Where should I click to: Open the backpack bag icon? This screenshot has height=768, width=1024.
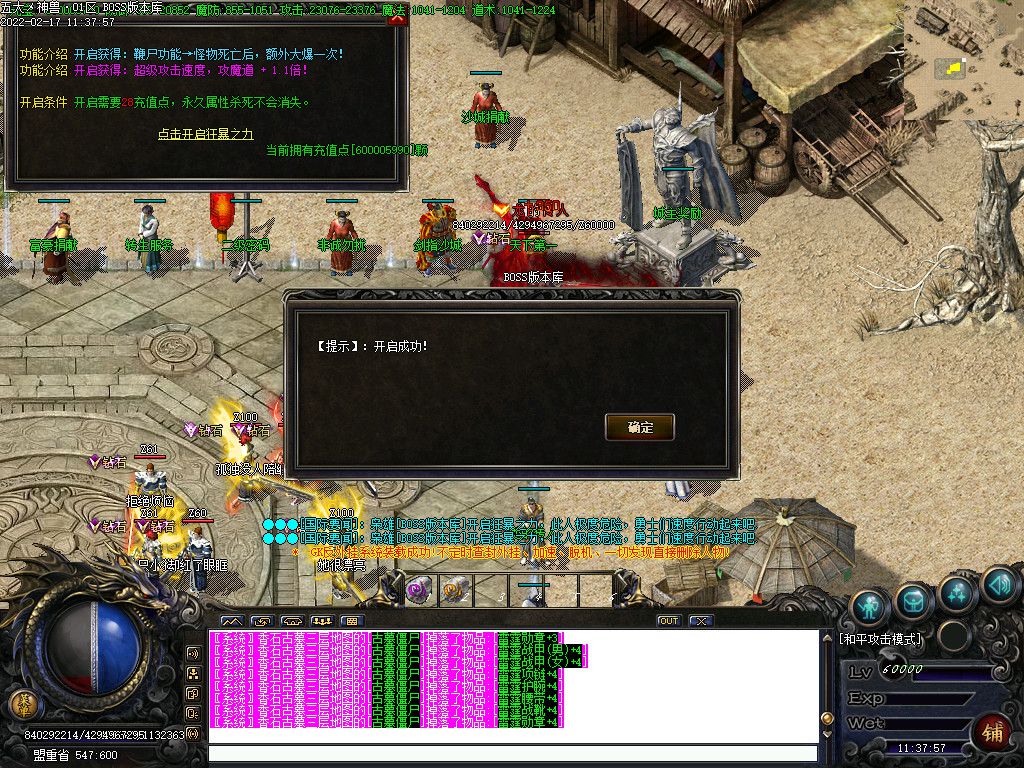point(914,600)
